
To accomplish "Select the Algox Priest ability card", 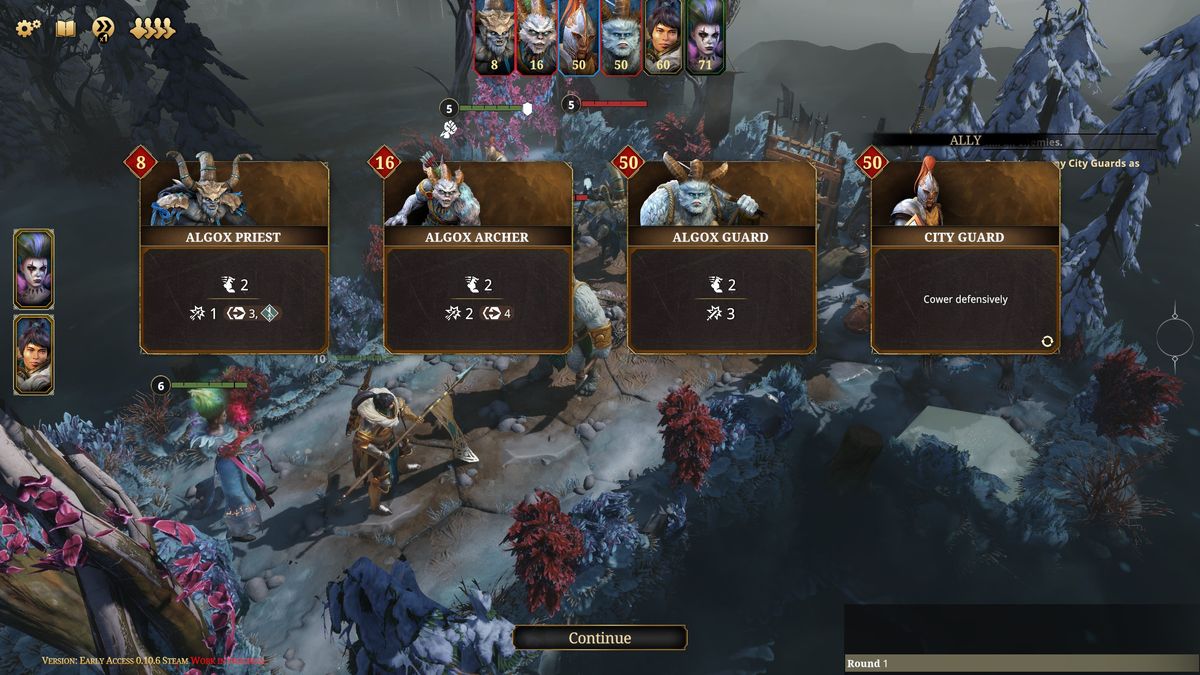I will click(x=234, y=258).
